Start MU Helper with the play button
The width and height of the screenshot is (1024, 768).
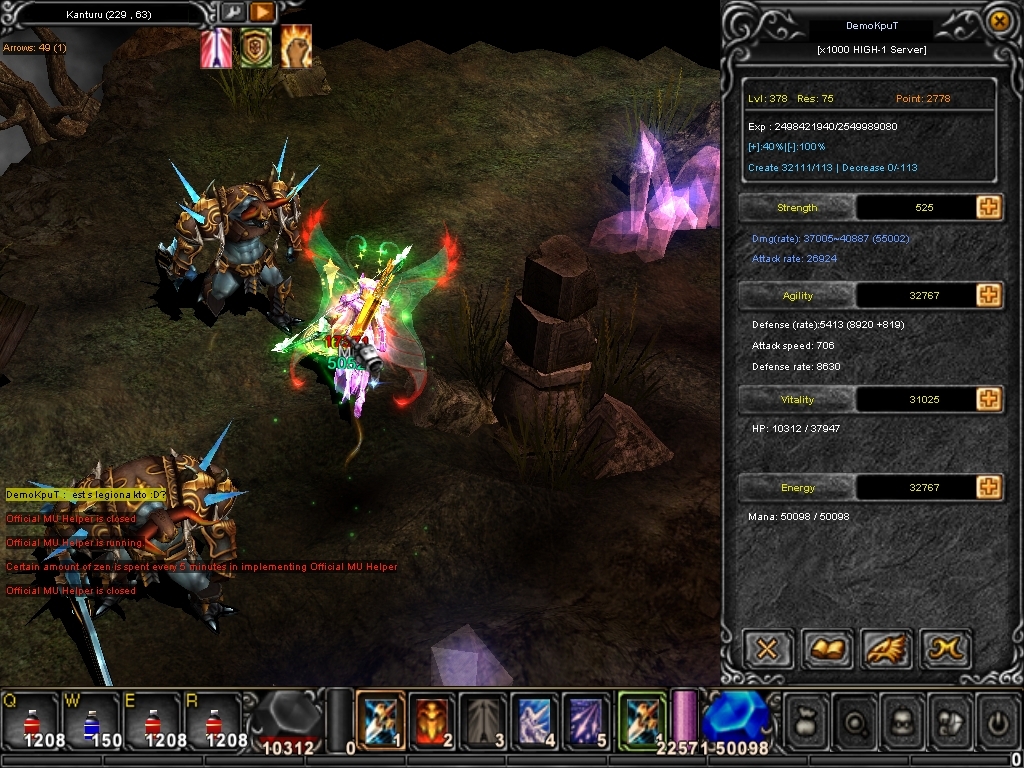(261, 13)
